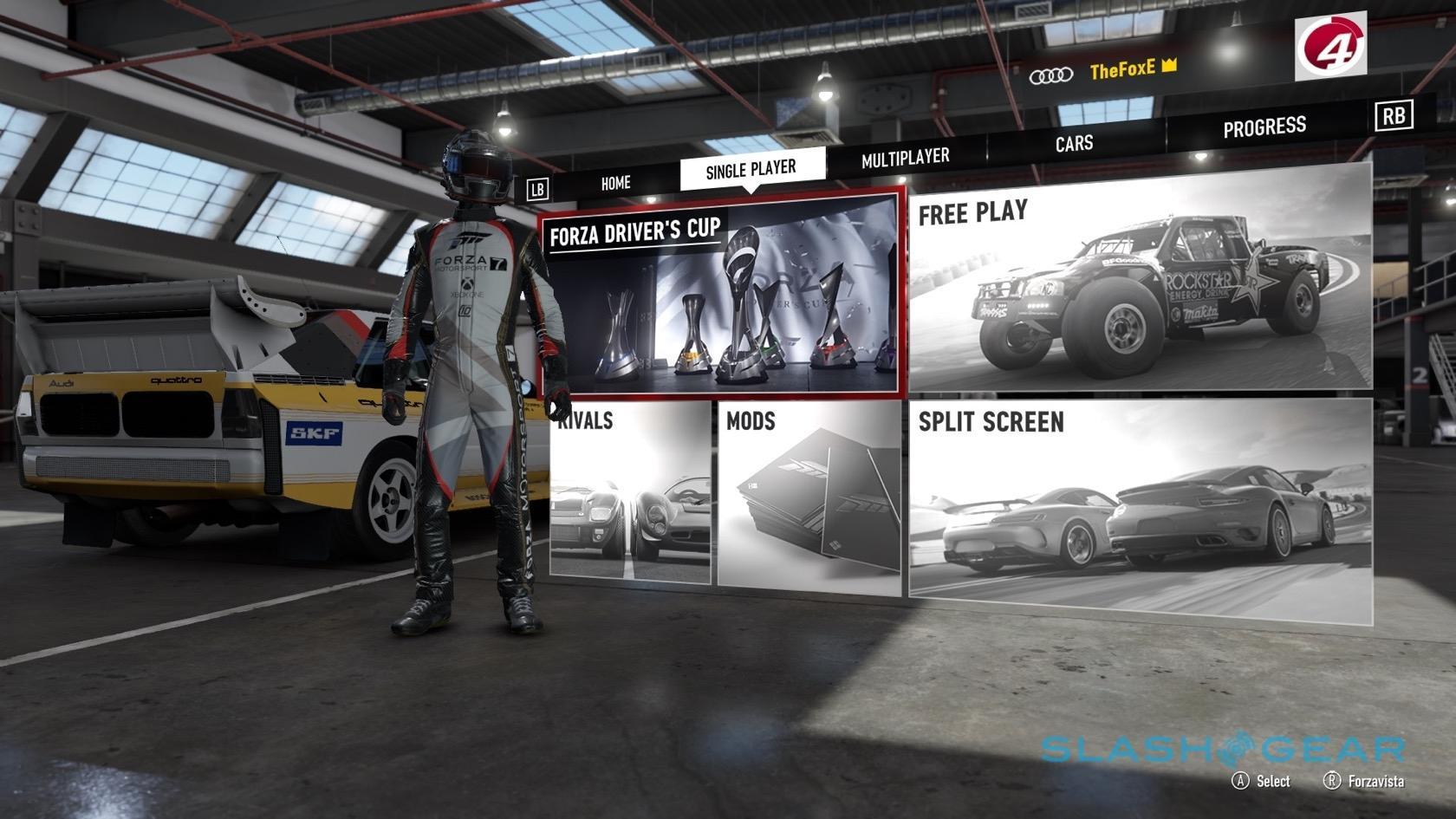Screen dimensions: 1456x819
Task: Open the Mods tile
Action: click(x=809, y=498)
